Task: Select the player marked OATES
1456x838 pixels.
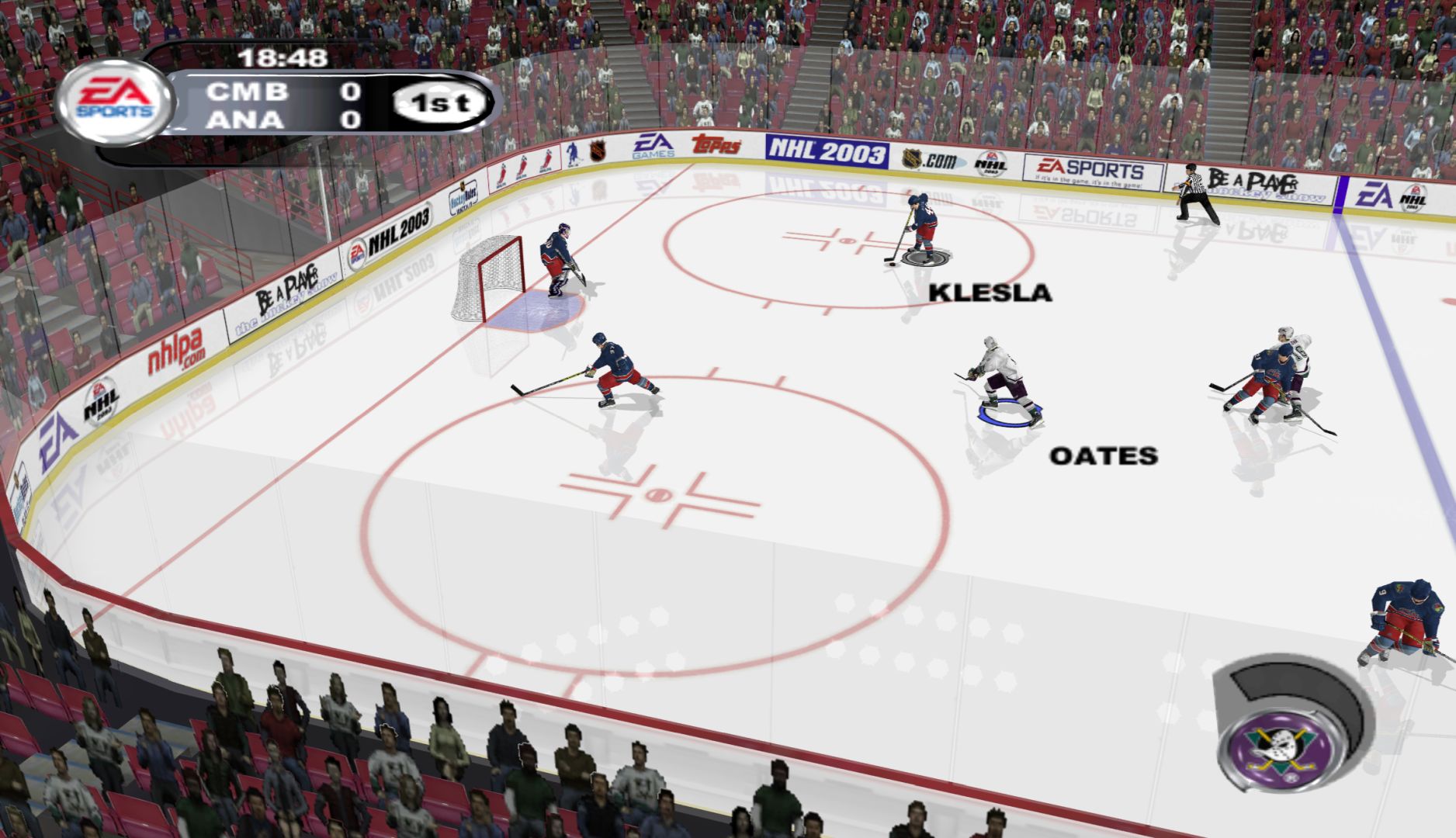Action: (999, 379)
